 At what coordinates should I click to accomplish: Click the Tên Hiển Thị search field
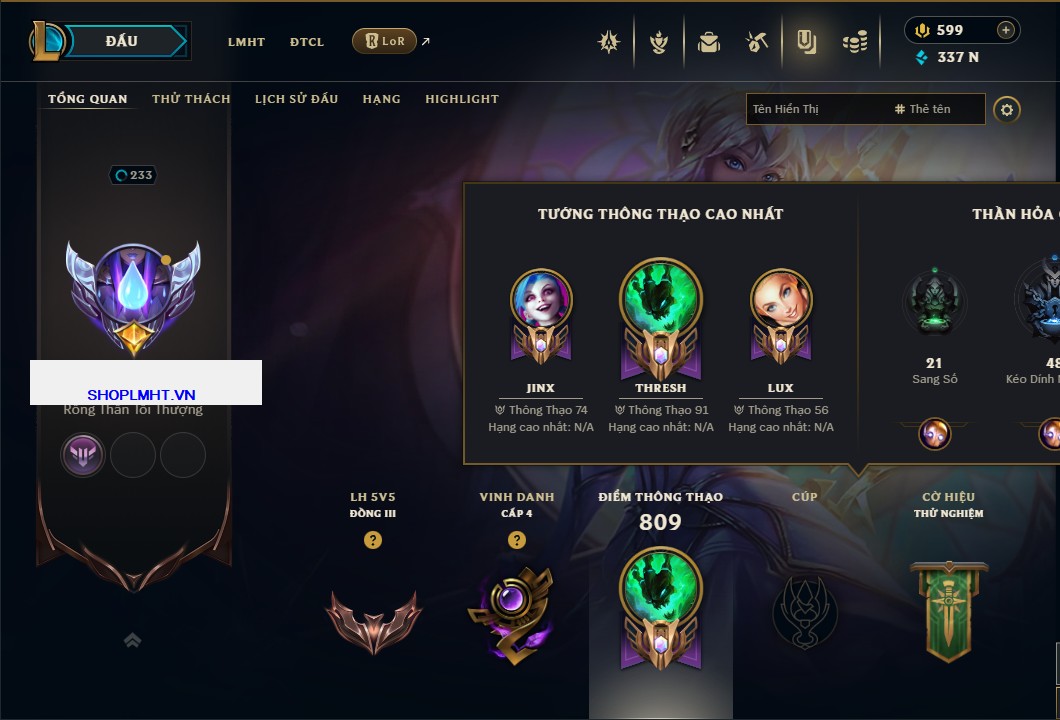(815, 109)
